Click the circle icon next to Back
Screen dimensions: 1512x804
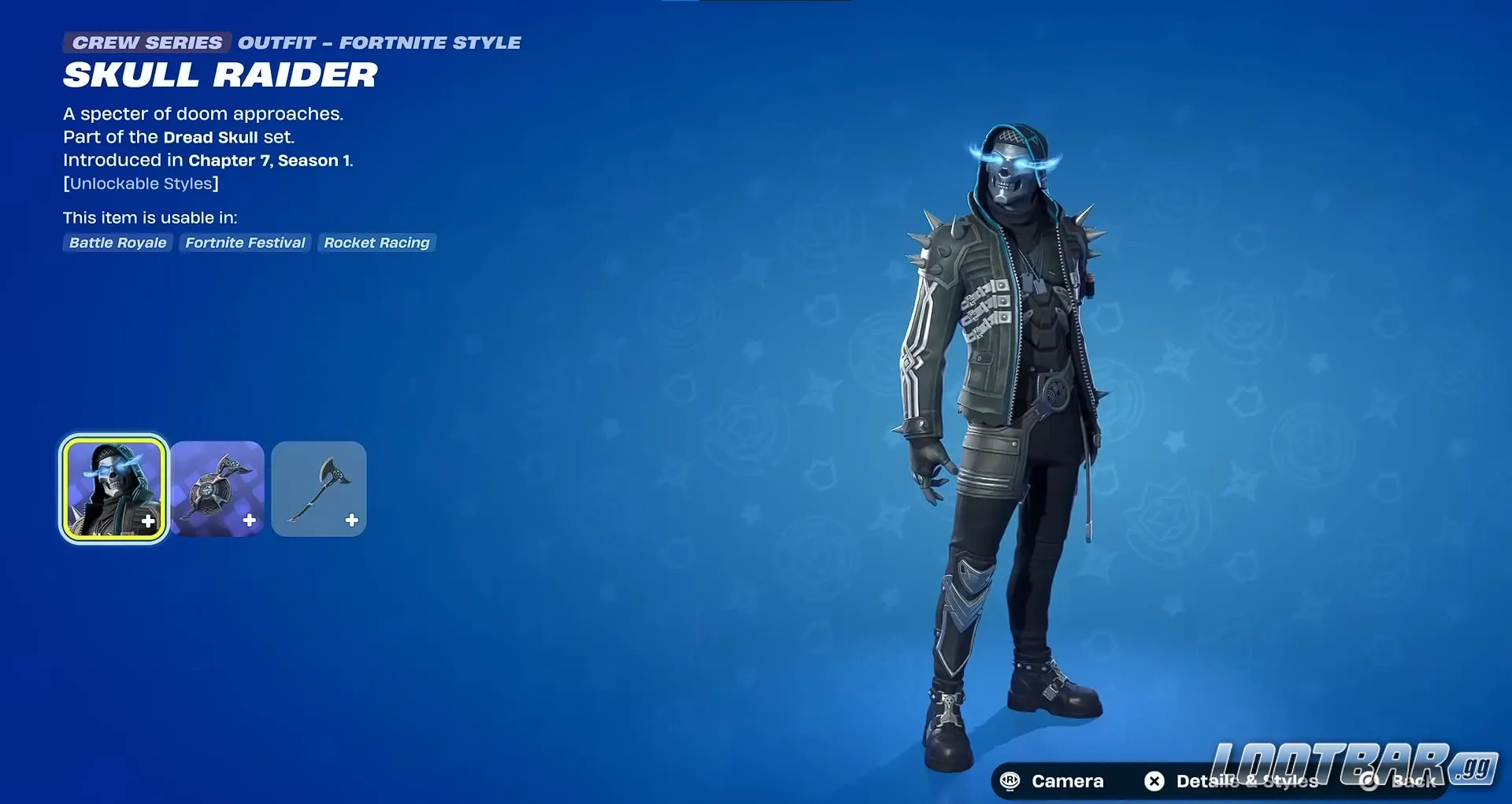coord(1368,781)
